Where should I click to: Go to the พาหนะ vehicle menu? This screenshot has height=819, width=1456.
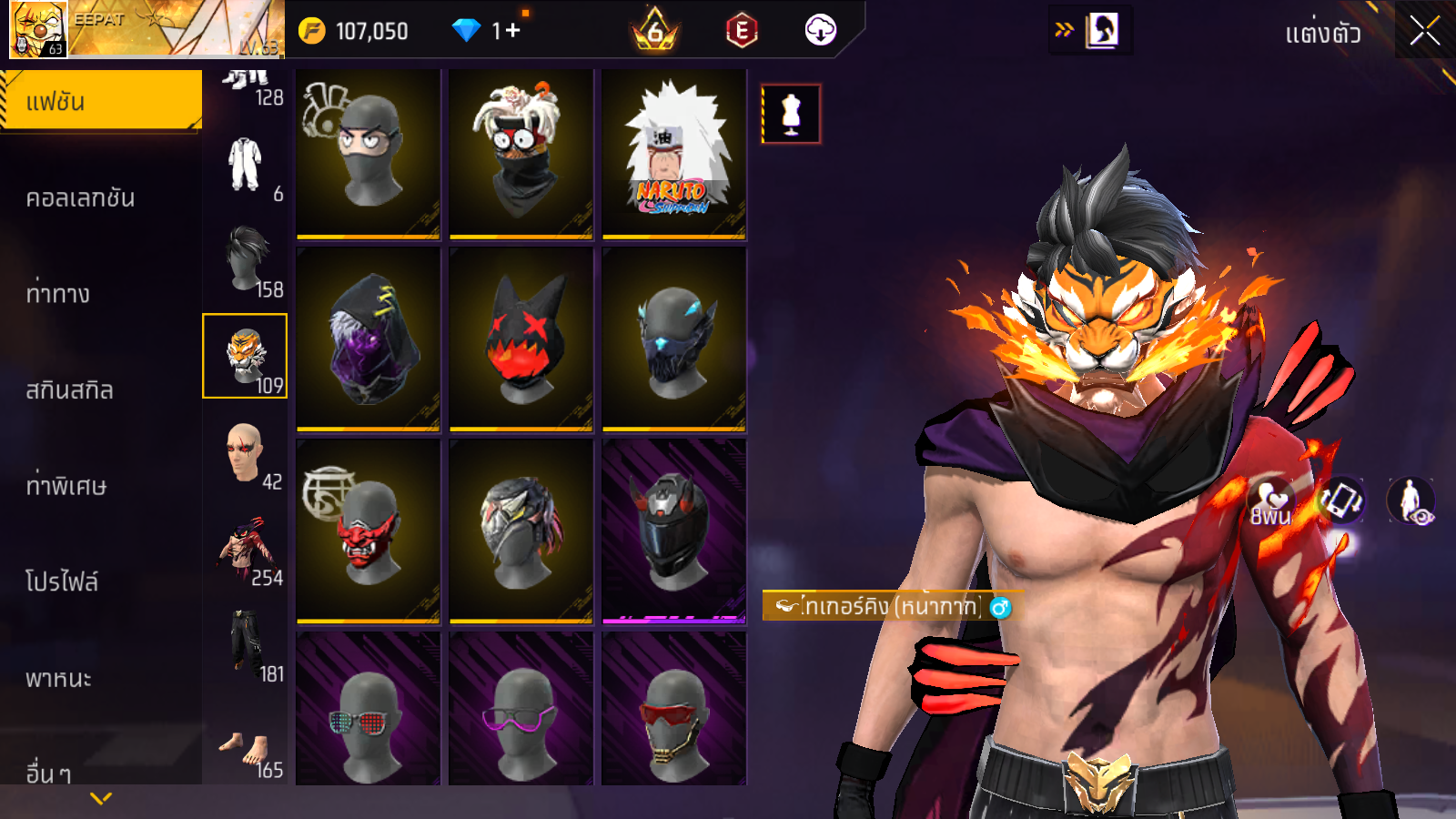[x=59, y=678]
